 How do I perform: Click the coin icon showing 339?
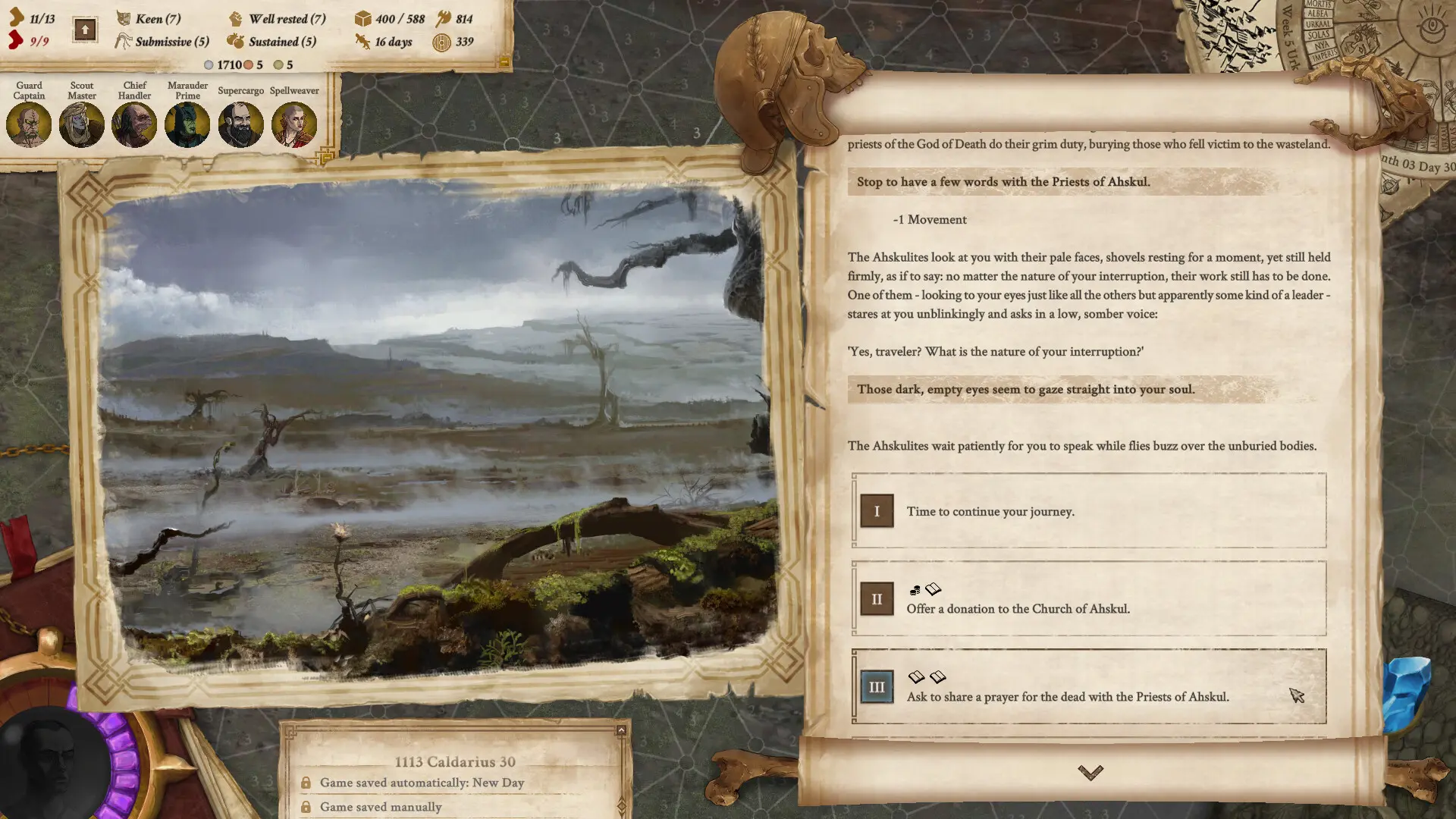pyautogui.click(x=441, y=42)
